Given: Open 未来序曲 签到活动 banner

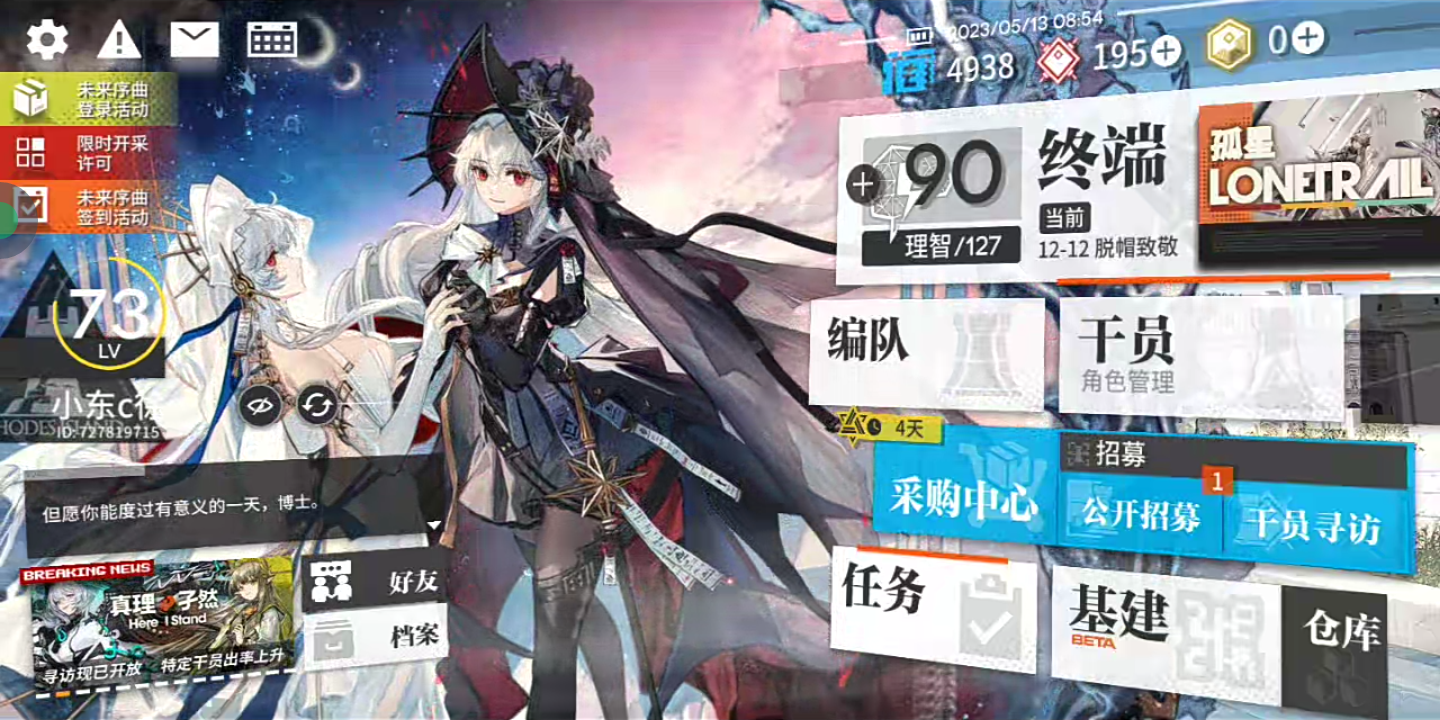Looking at the screenshot, I should 90,207.
